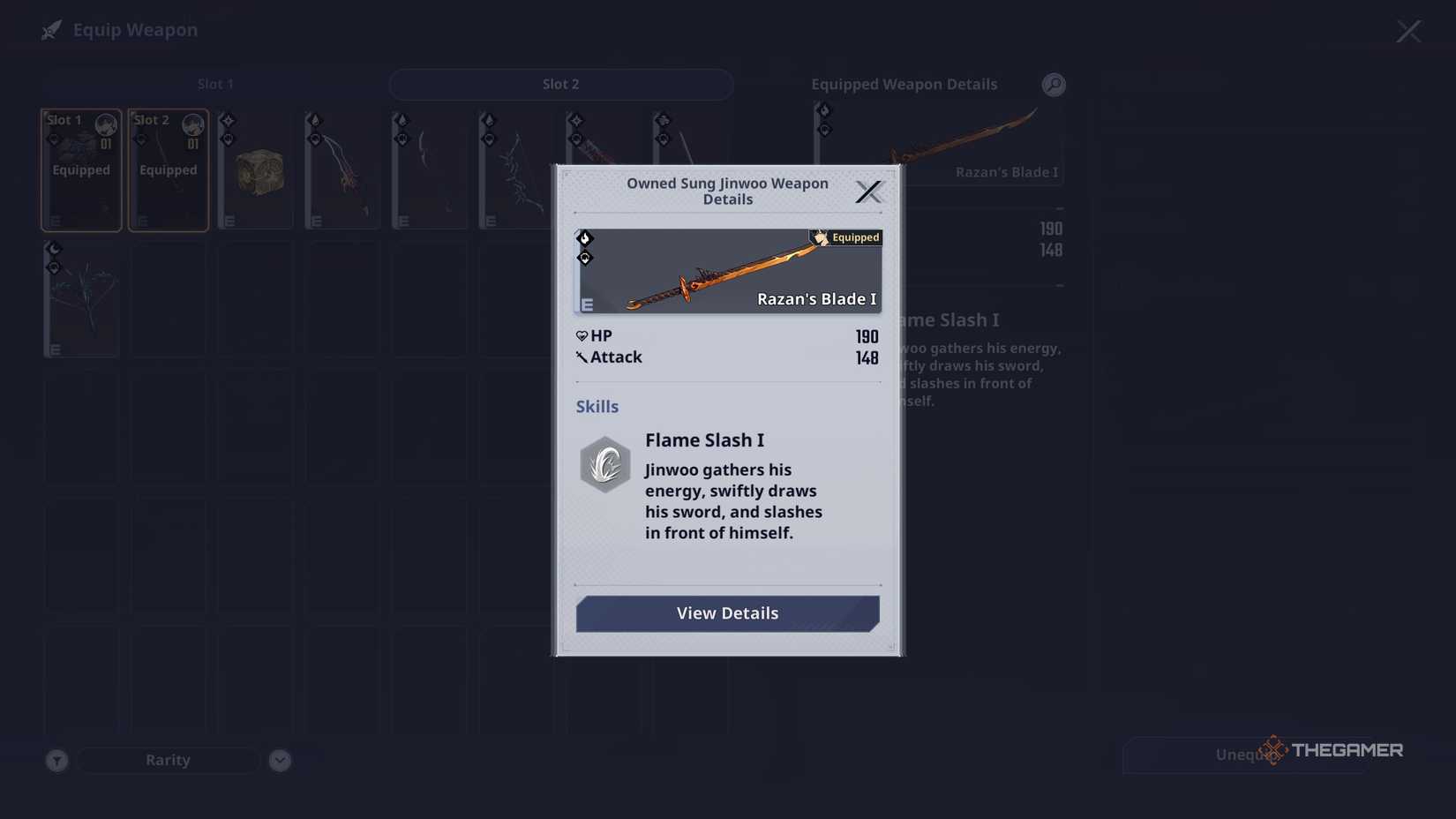
Task: Click the chevron circle right of Rarity
Action: coord(280,759)
